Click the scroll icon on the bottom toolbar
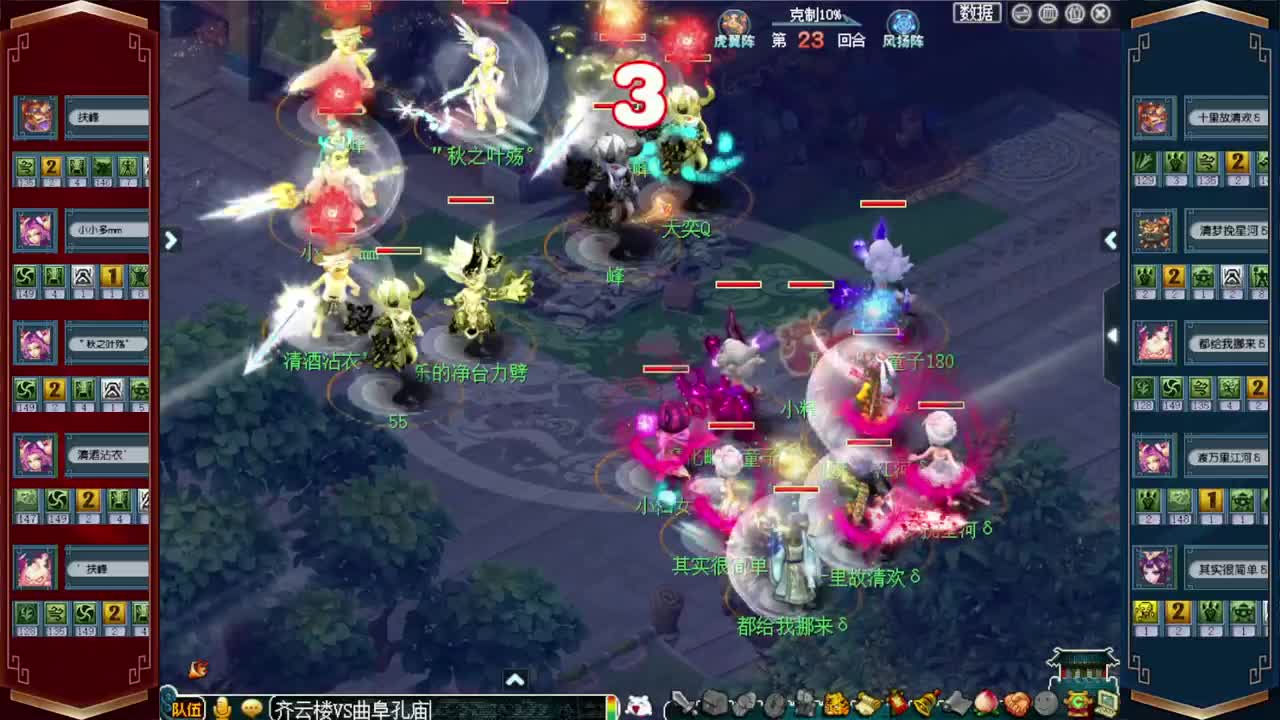This screenshot has width=1280, height=720. pos(868,707)
